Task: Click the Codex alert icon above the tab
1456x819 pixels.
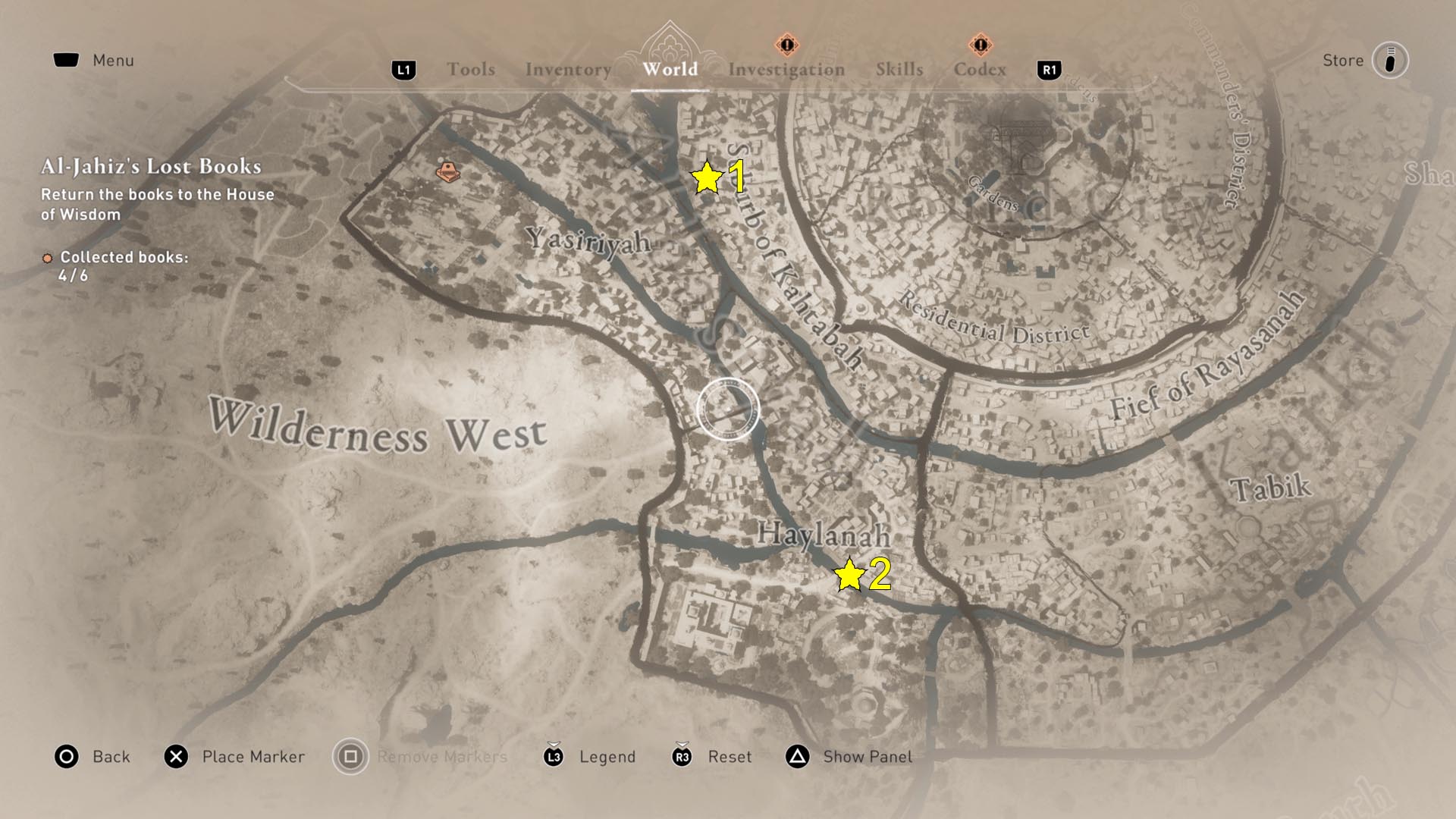Action: point(982,45)
